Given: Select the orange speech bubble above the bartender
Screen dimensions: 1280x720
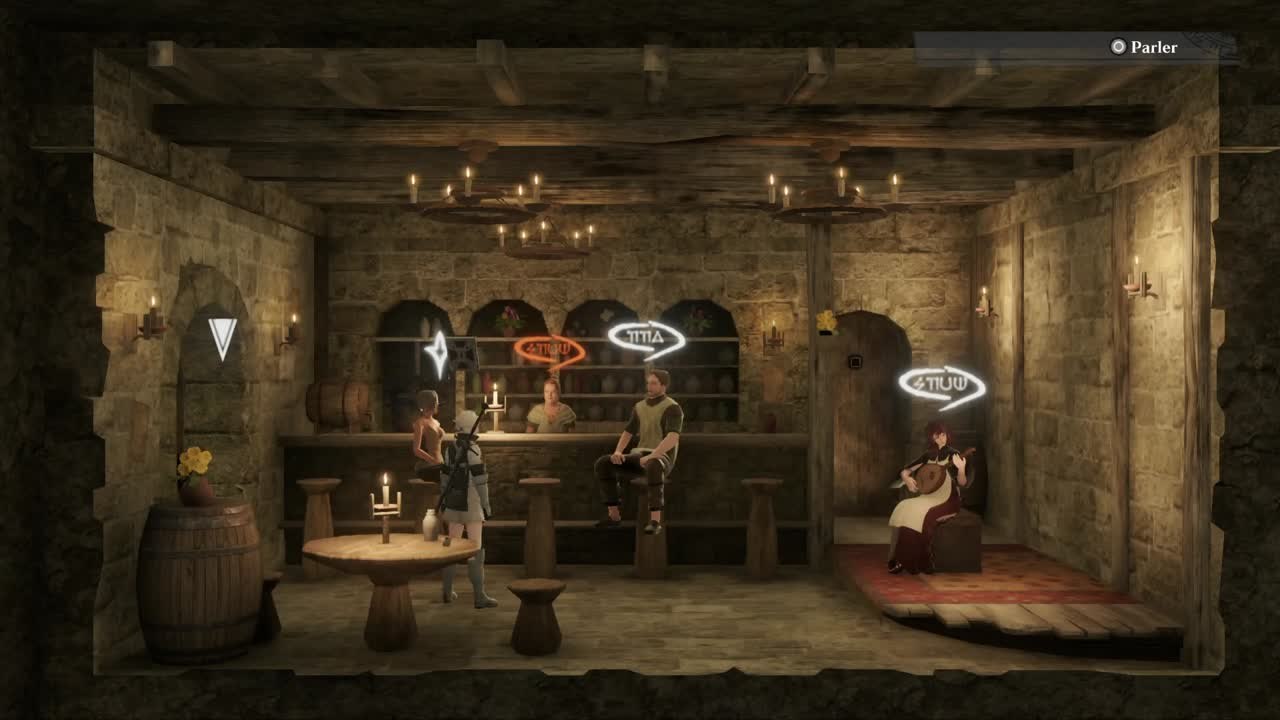Looking at the screenshot, I should 547,350.
